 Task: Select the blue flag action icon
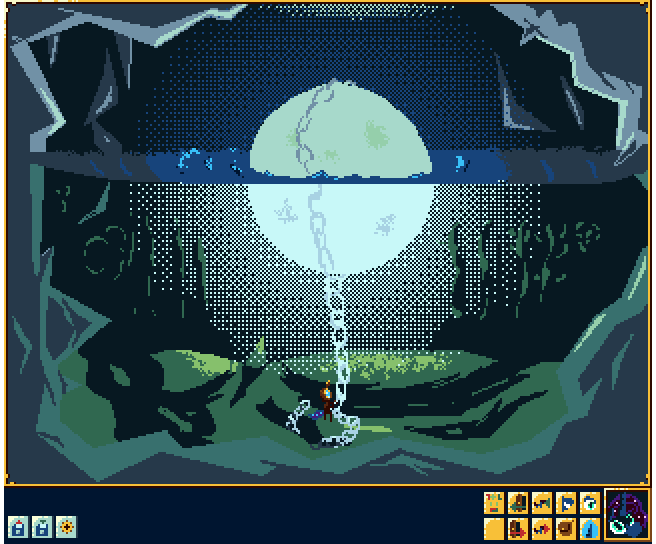566,503
